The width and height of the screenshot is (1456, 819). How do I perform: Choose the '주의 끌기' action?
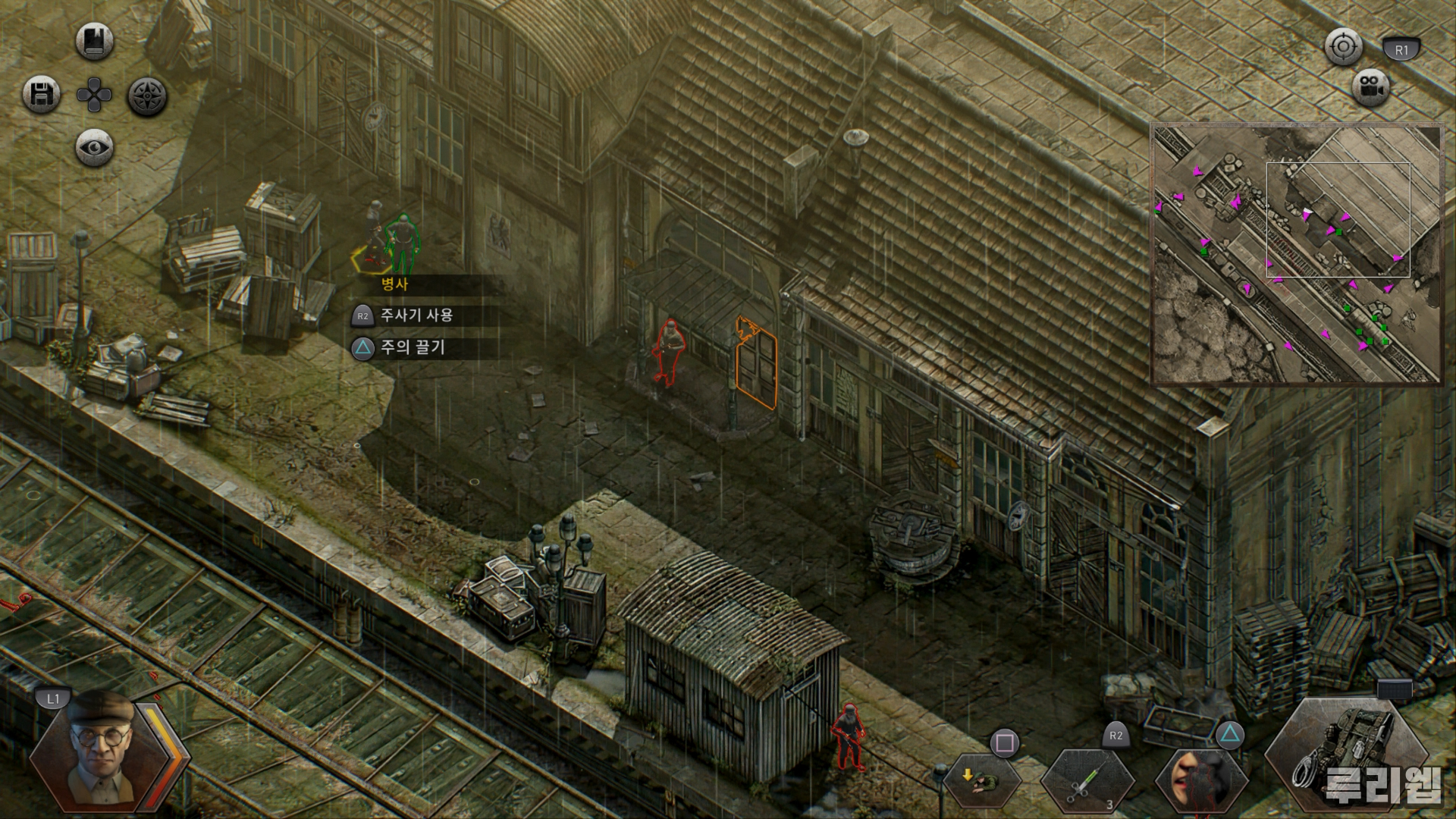[x=413, y=347]
